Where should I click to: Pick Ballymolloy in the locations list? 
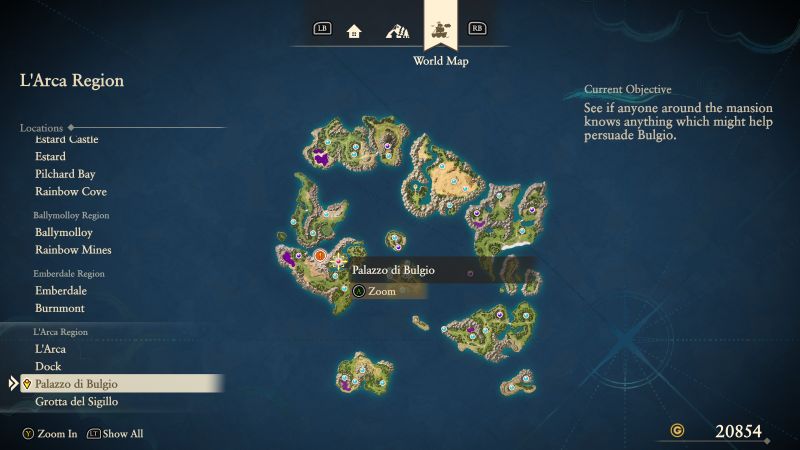click(63, 232)
